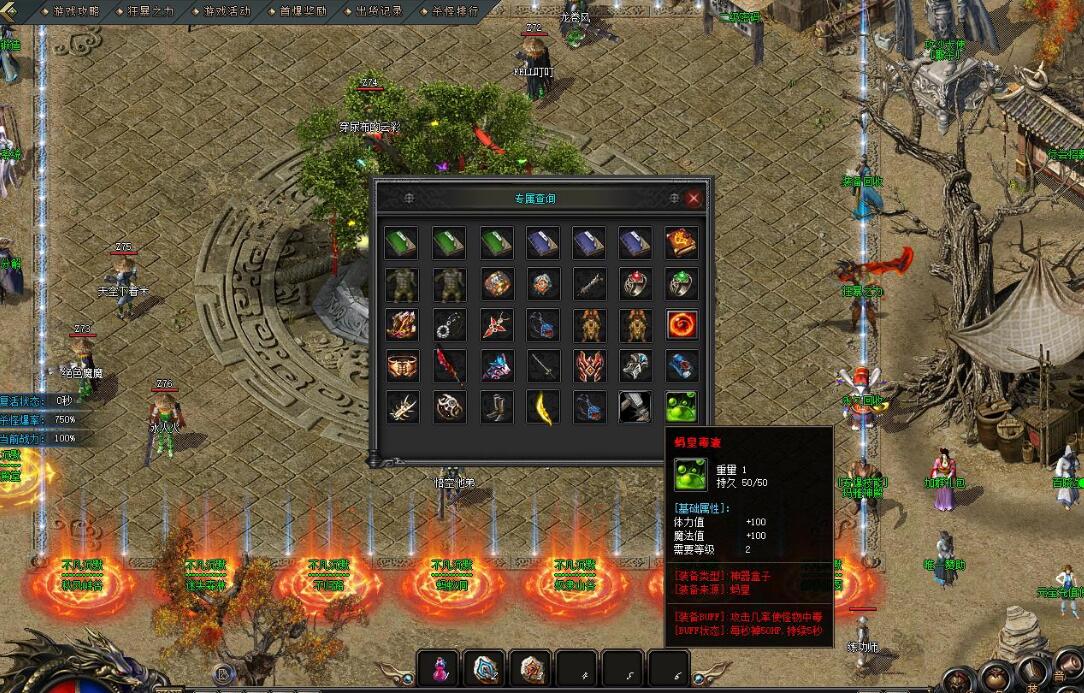Viewport: 1084px width, 693px height.
Task: Use the pink potion in hotbar
Action: (x=440, y=669)
